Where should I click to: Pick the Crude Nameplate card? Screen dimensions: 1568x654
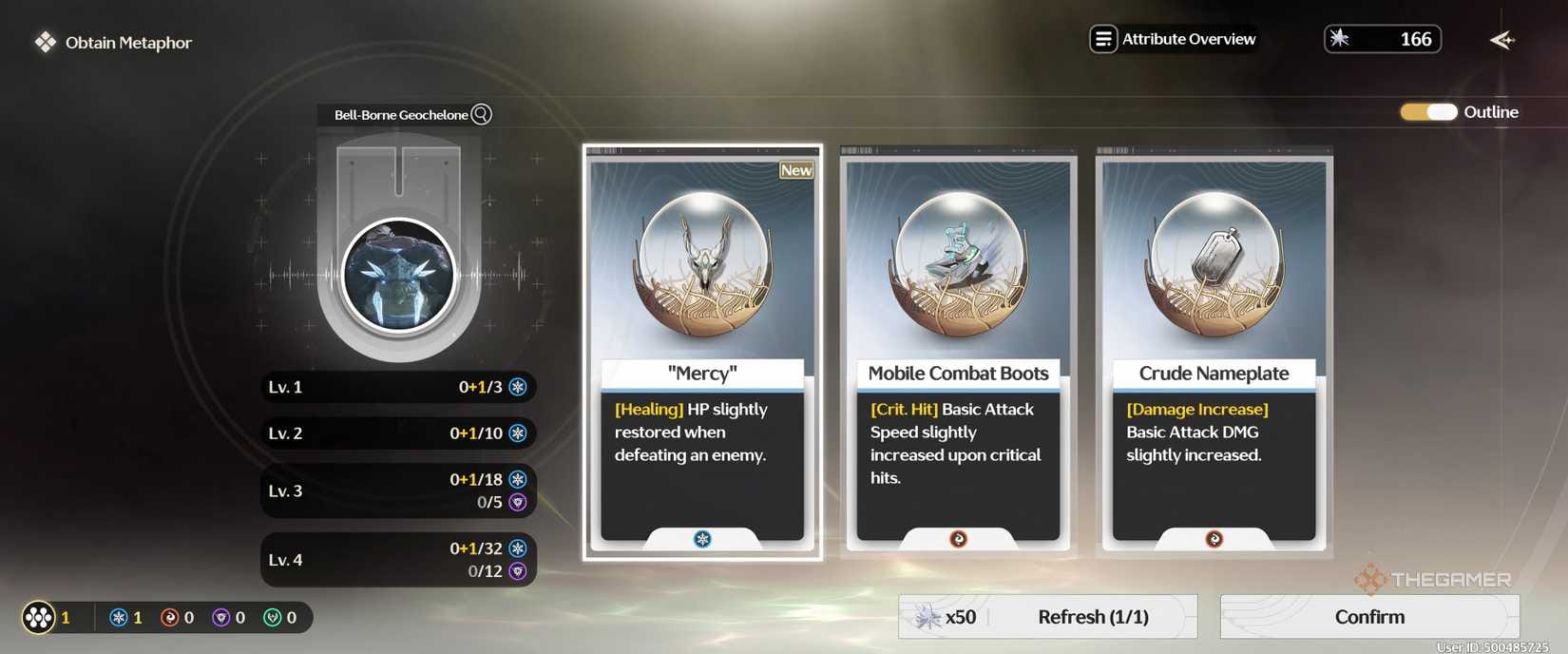[1214, 352]
